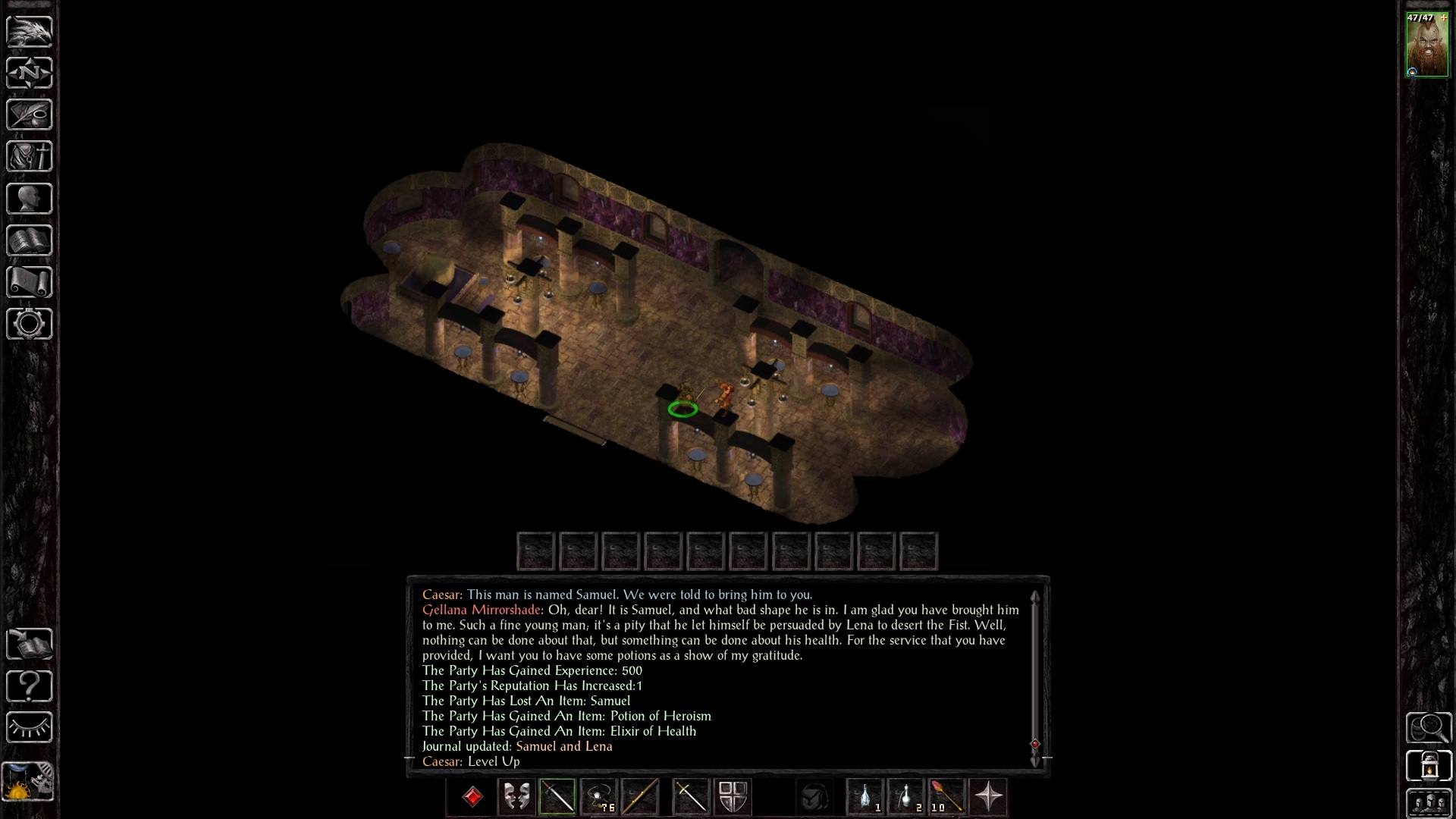Open the mage spellbook icon

(x=30, y=240)
